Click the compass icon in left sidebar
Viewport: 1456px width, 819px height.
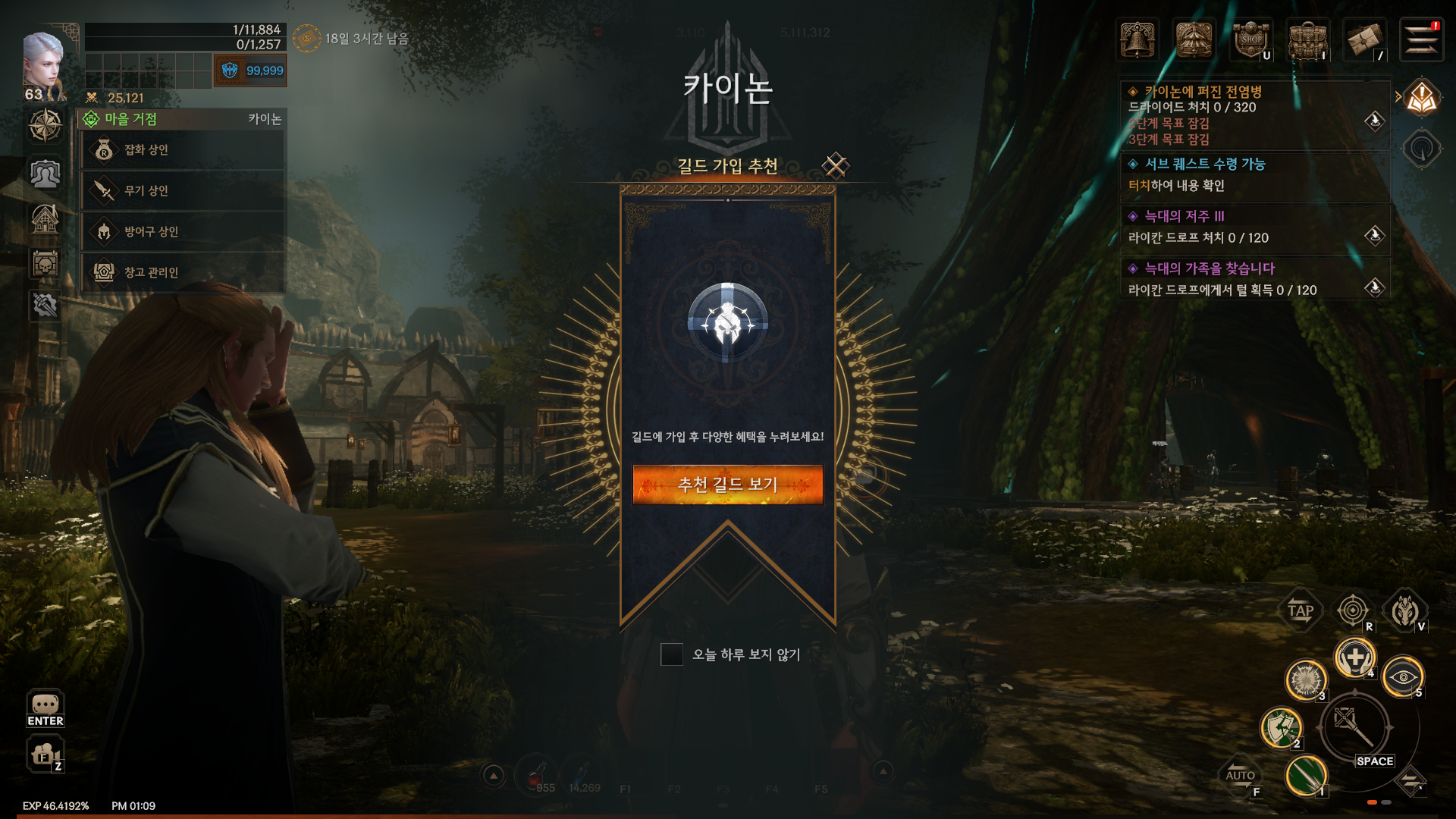pos(45,125)
